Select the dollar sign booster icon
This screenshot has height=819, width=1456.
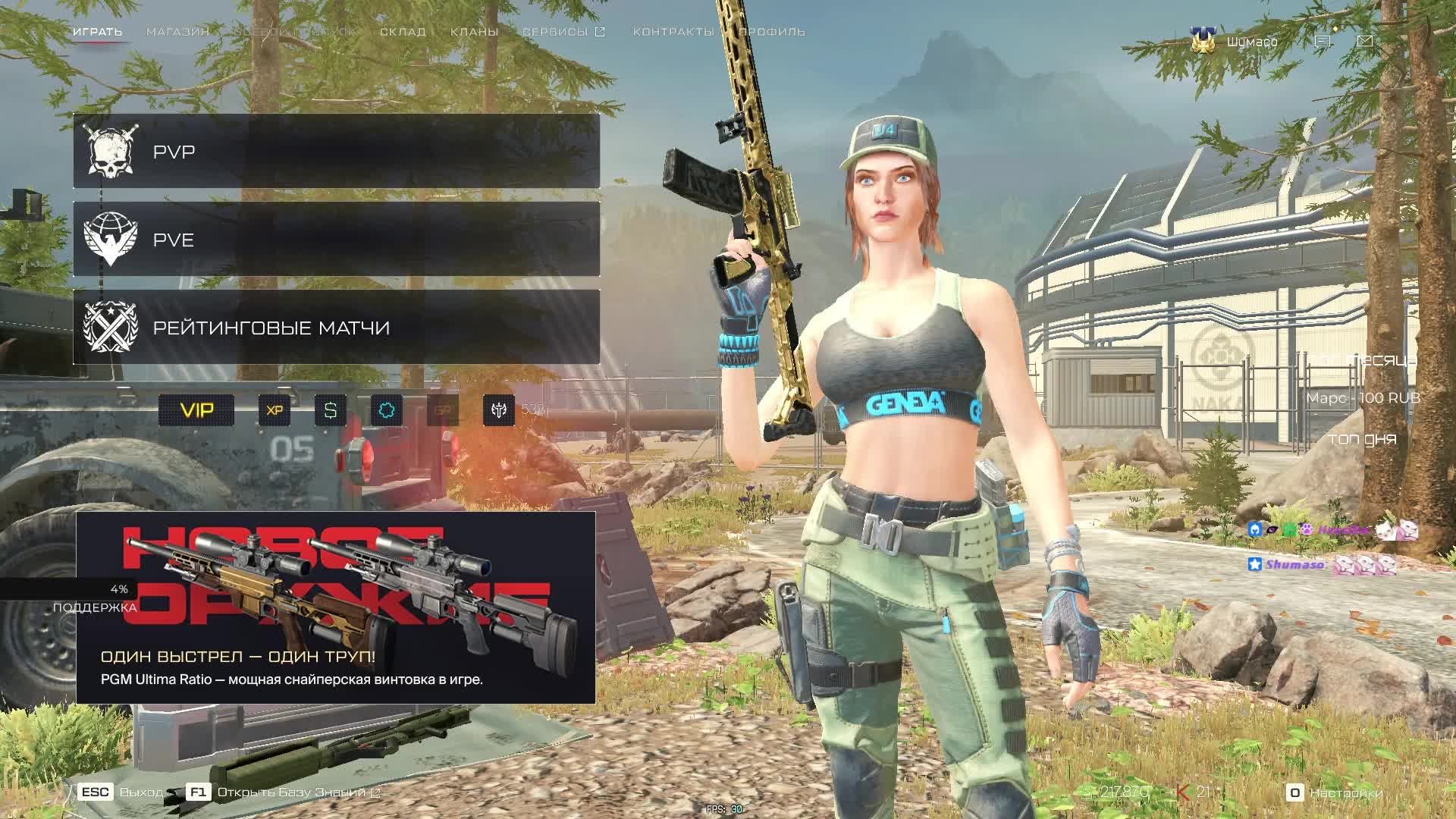pos(331,410)
